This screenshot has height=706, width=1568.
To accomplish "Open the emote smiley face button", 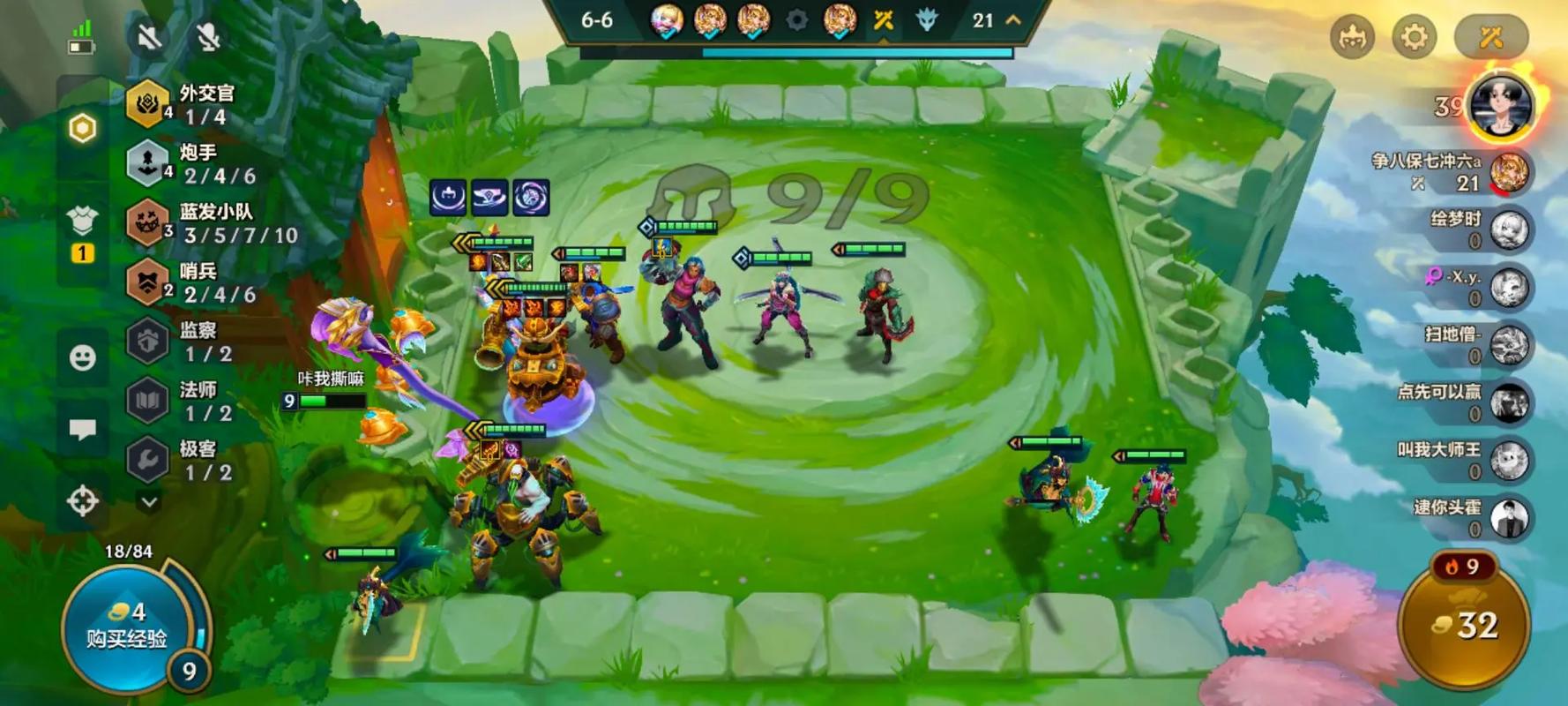I will [x=83, y=357].
